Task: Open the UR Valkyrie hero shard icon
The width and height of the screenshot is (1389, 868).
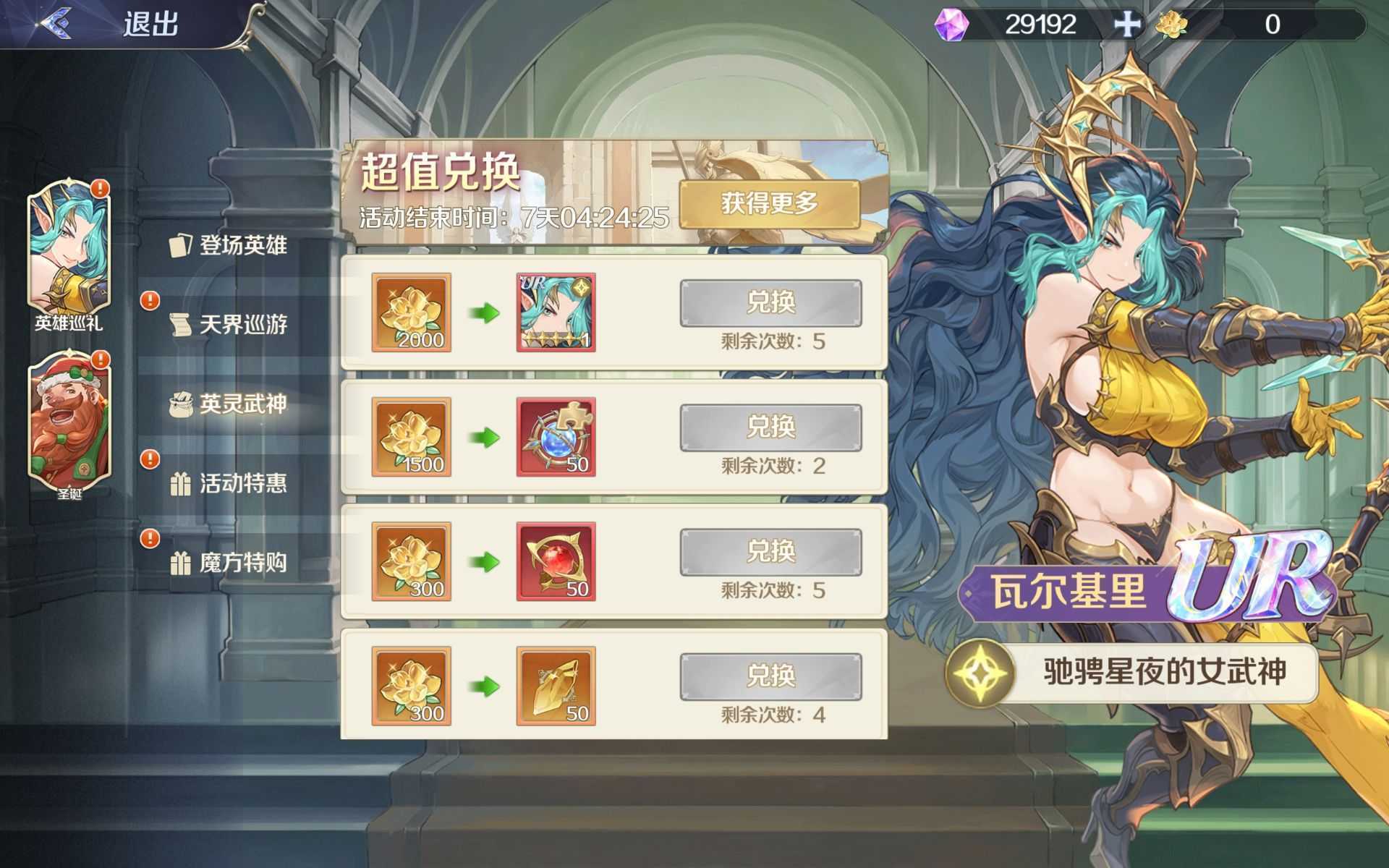Action: 556,311
